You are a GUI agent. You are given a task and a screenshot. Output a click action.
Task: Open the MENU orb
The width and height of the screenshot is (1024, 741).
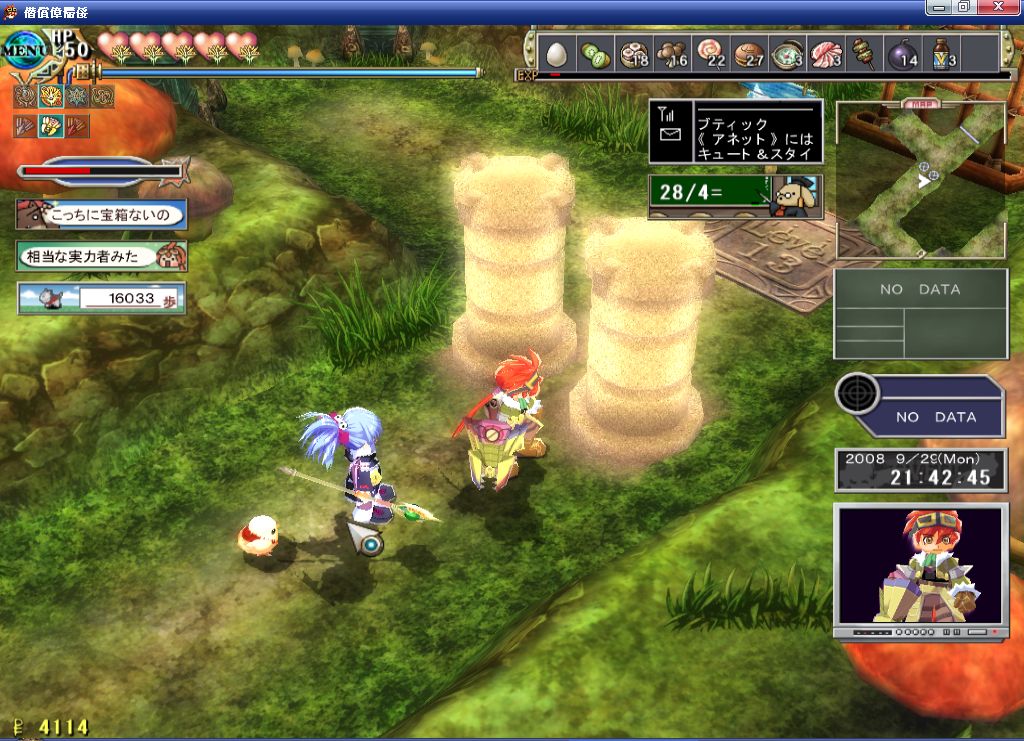coord(22,47)
